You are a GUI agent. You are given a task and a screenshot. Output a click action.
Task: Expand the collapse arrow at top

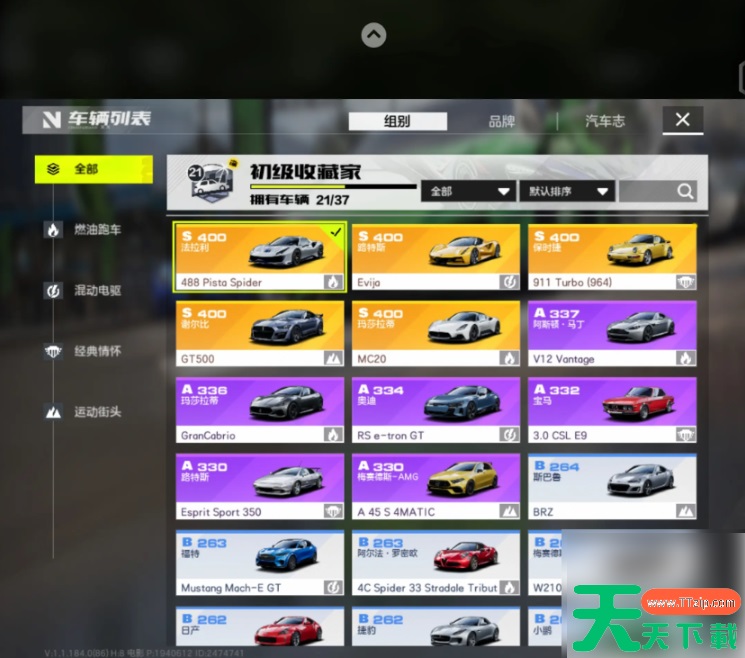point(373,36)
